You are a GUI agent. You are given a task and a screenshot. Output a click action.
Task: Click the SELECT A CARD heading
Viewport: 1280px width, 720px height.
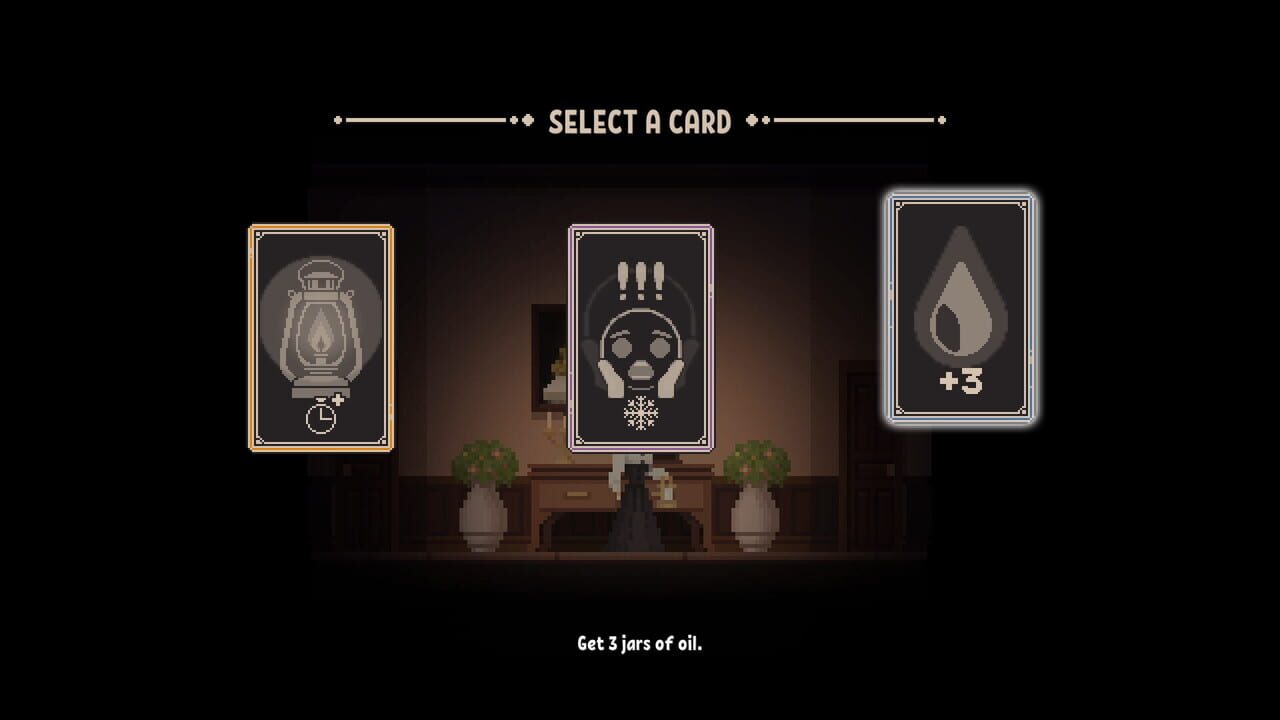click(640, 118)
